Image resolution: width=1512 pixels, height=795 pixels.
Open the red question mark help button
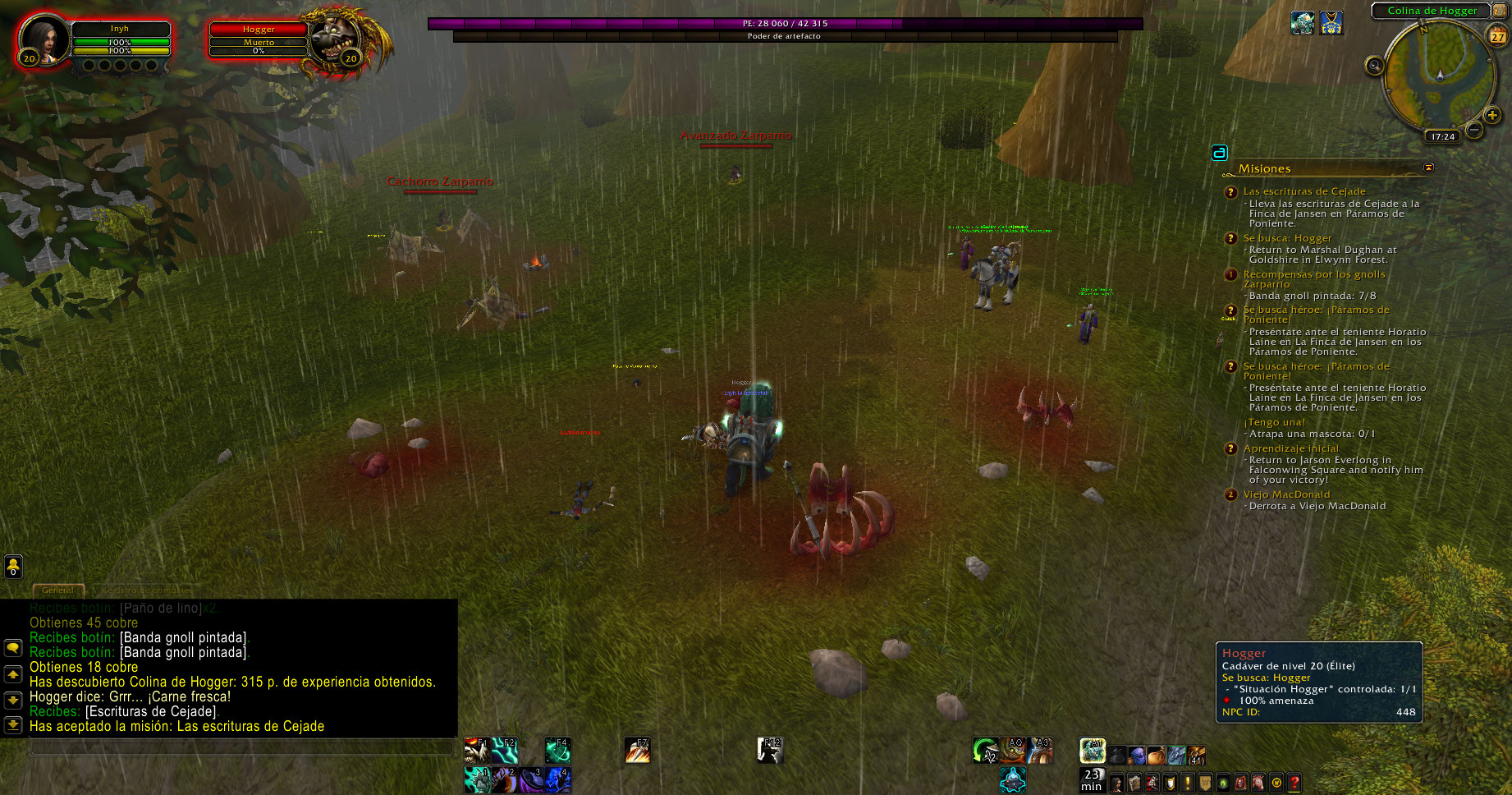1294,783
